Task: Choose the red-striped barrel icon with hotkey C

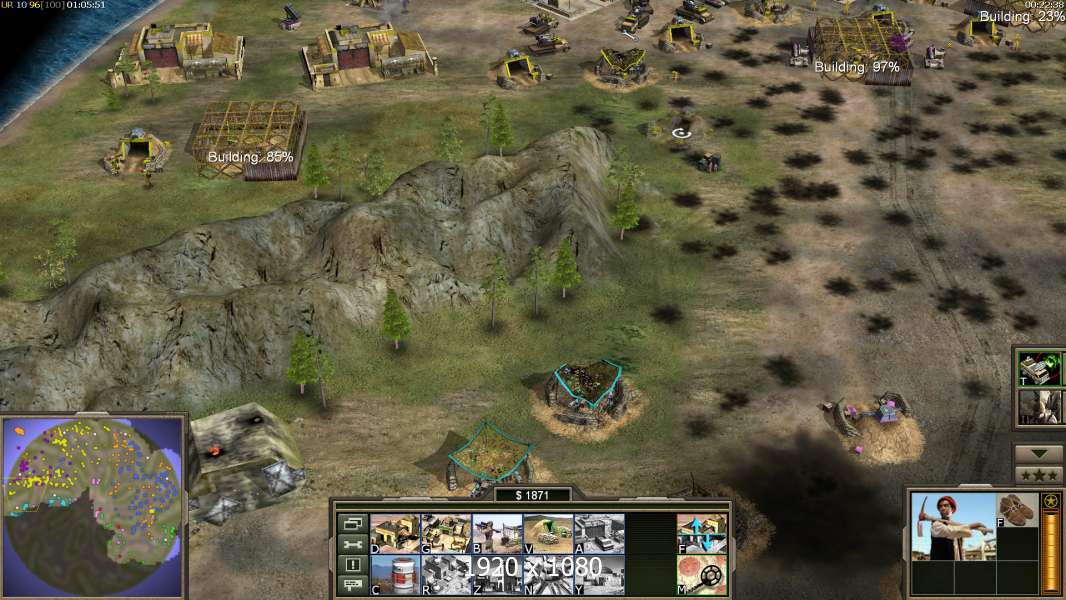Action: 395,575
